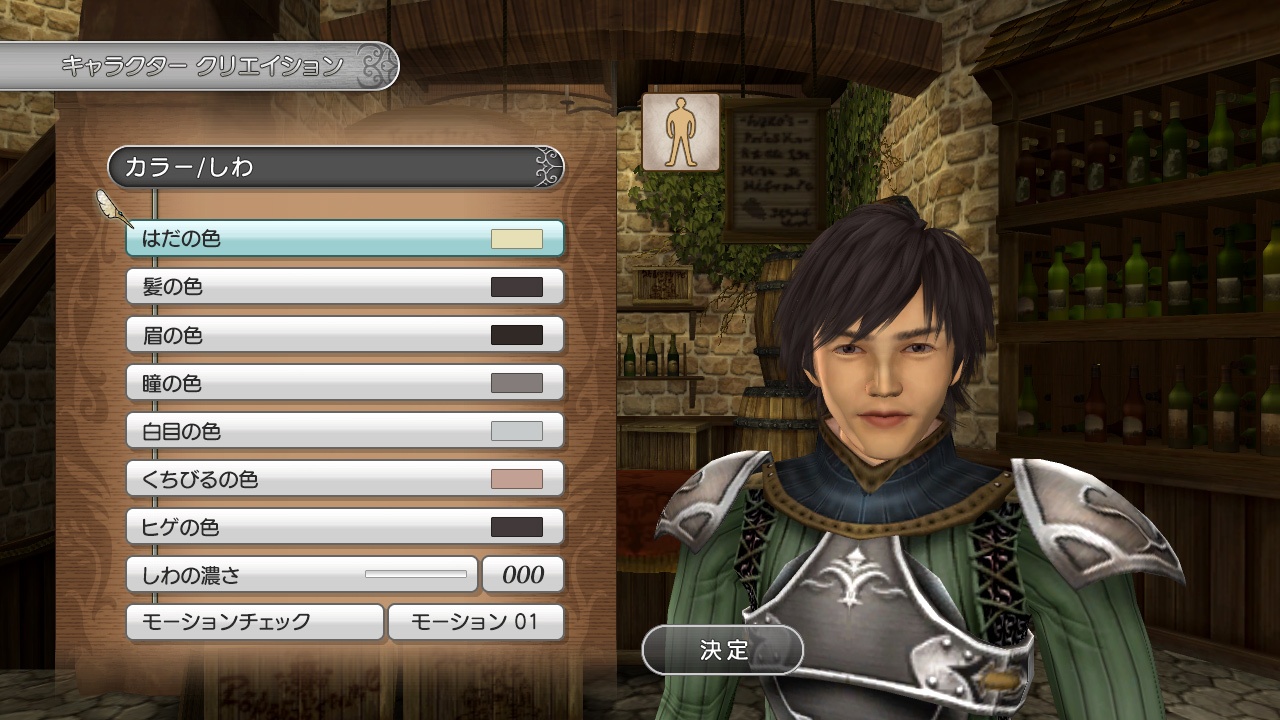The width and height of the screenshot is (1280, 720).
Task: Click the 000 wrinkle value field
Action: pyautogui.click(x=523, y=574)
